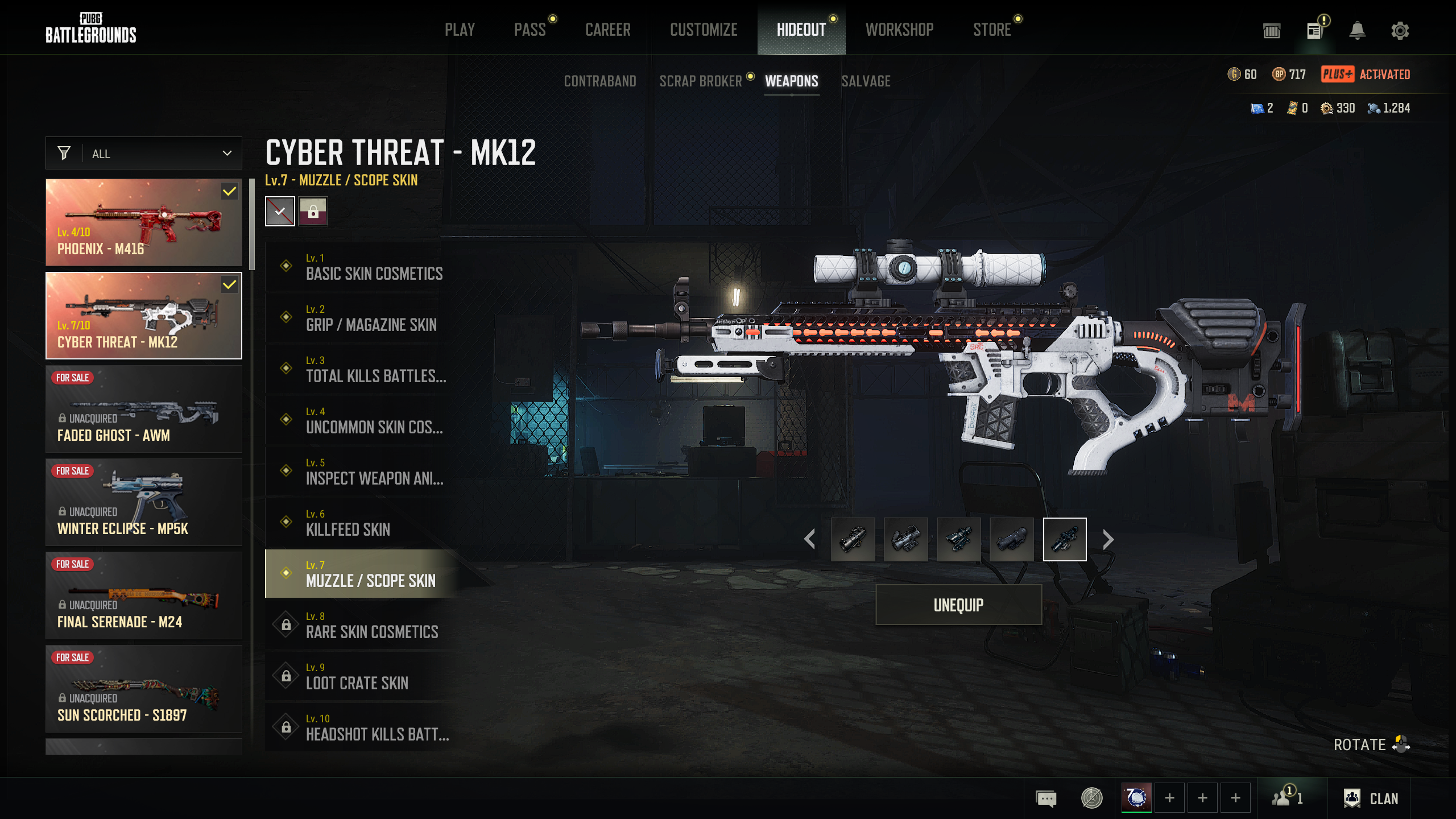Choose the Faded Ghost - AWM card
This screenshot has height=819, width=1456.
pyautogui.click(x=144, y=409)
